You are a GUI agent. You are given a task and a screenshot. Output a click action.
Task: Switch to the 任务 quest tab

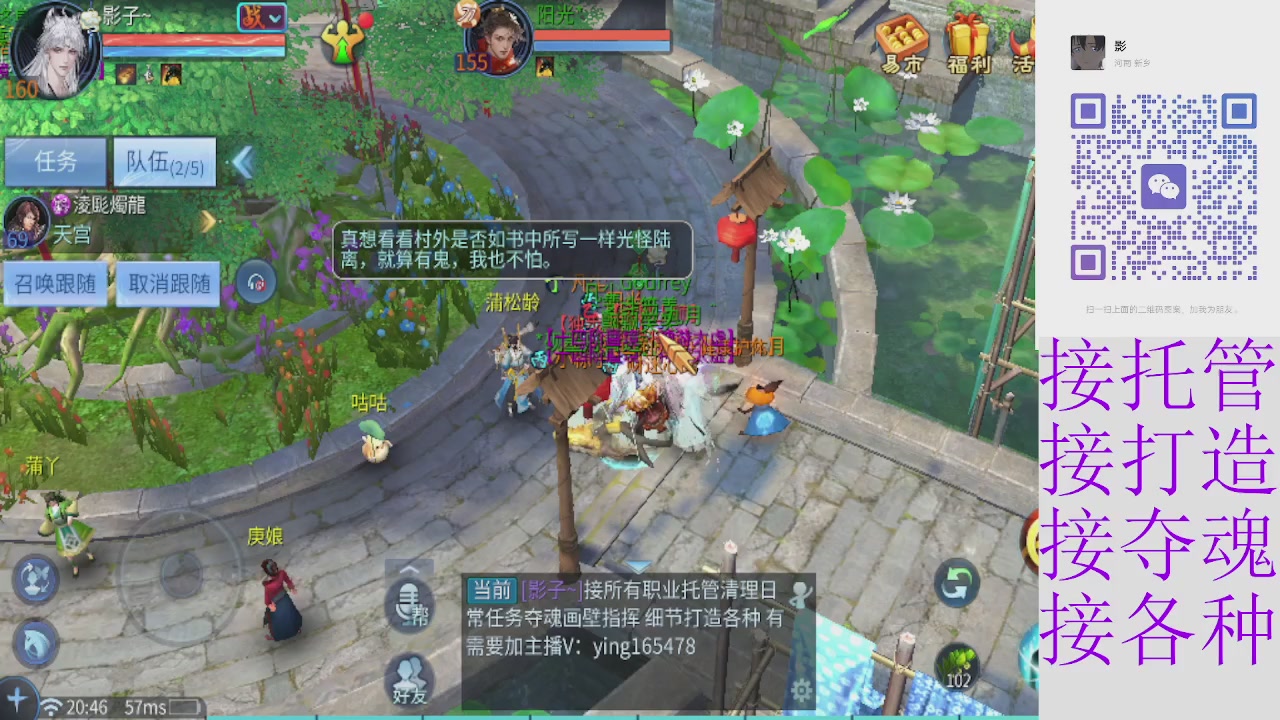57,163
